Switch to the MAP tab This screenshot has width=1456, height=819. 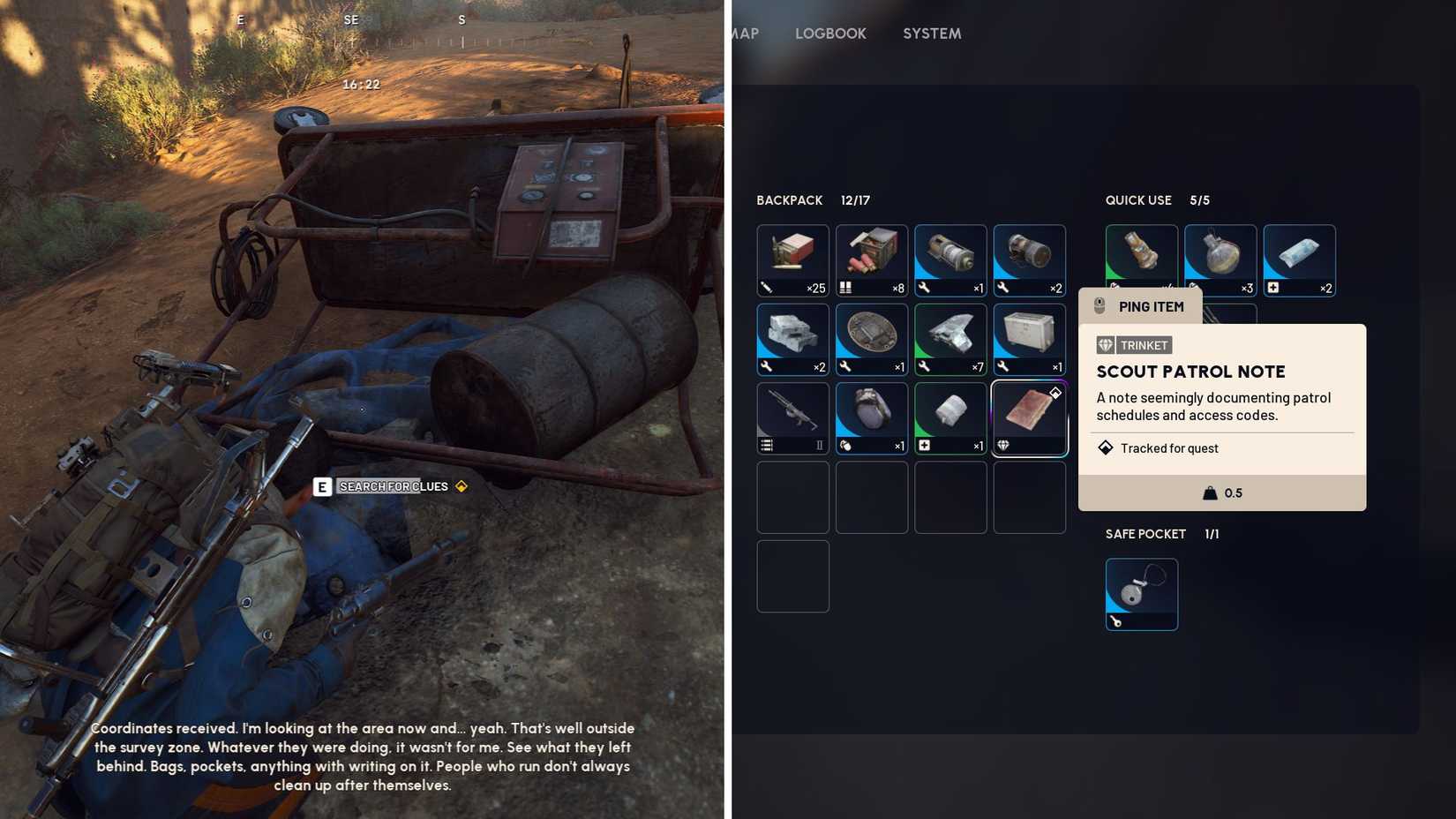pos(744,34)
